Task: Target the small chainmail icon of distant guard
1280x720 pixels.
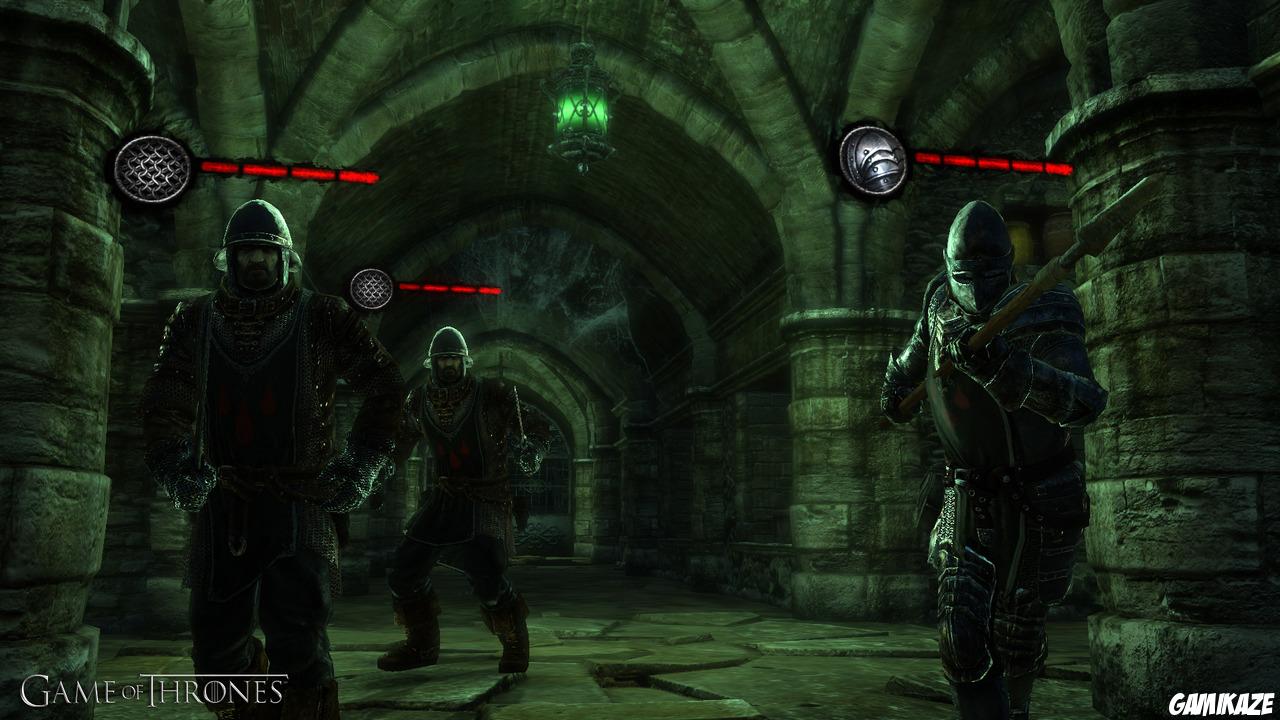Action: point(371,289)
